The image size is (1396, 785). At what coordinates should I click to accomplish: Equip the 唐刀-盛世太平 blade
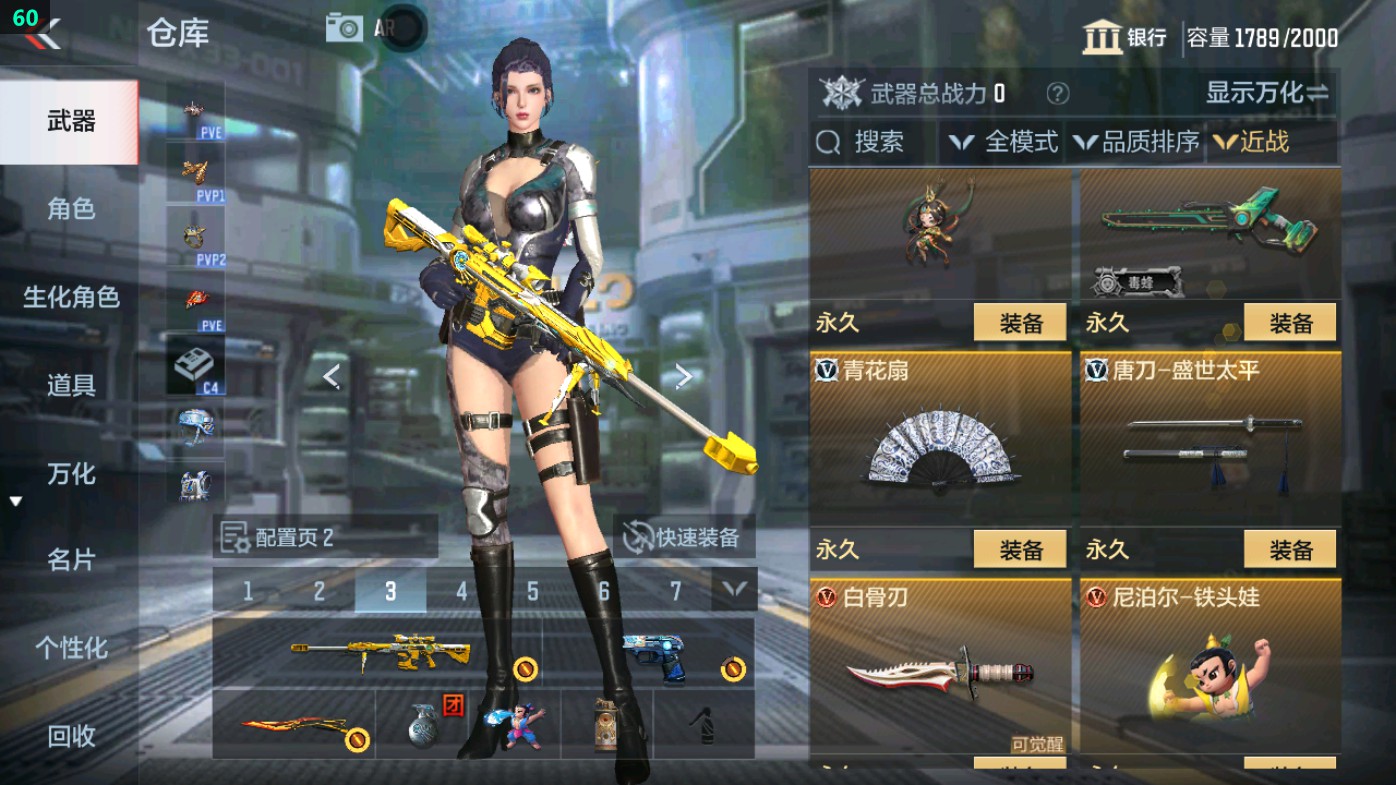click(1289, 549)
